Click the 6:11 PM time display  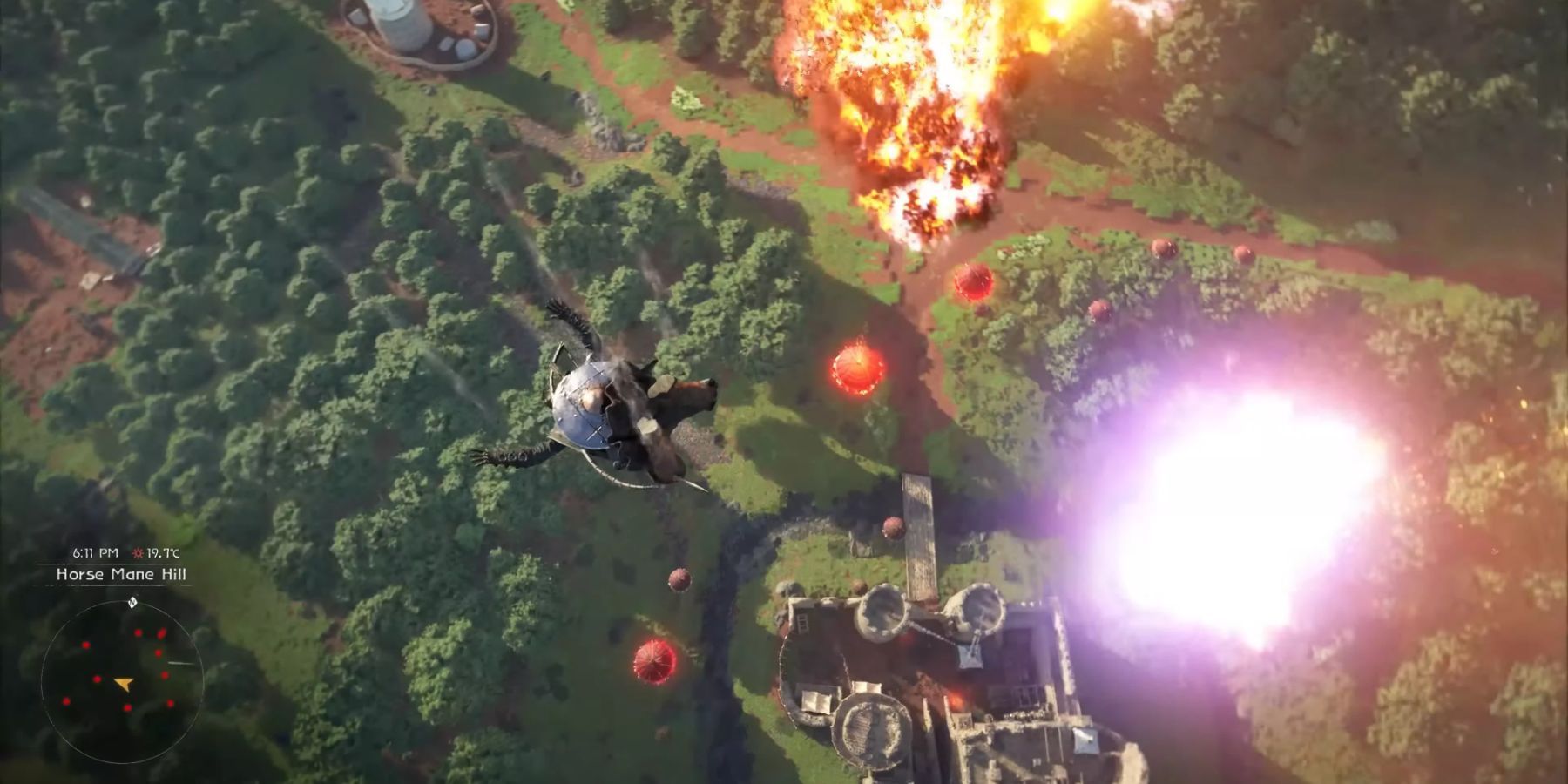click(x=96, y=551)
